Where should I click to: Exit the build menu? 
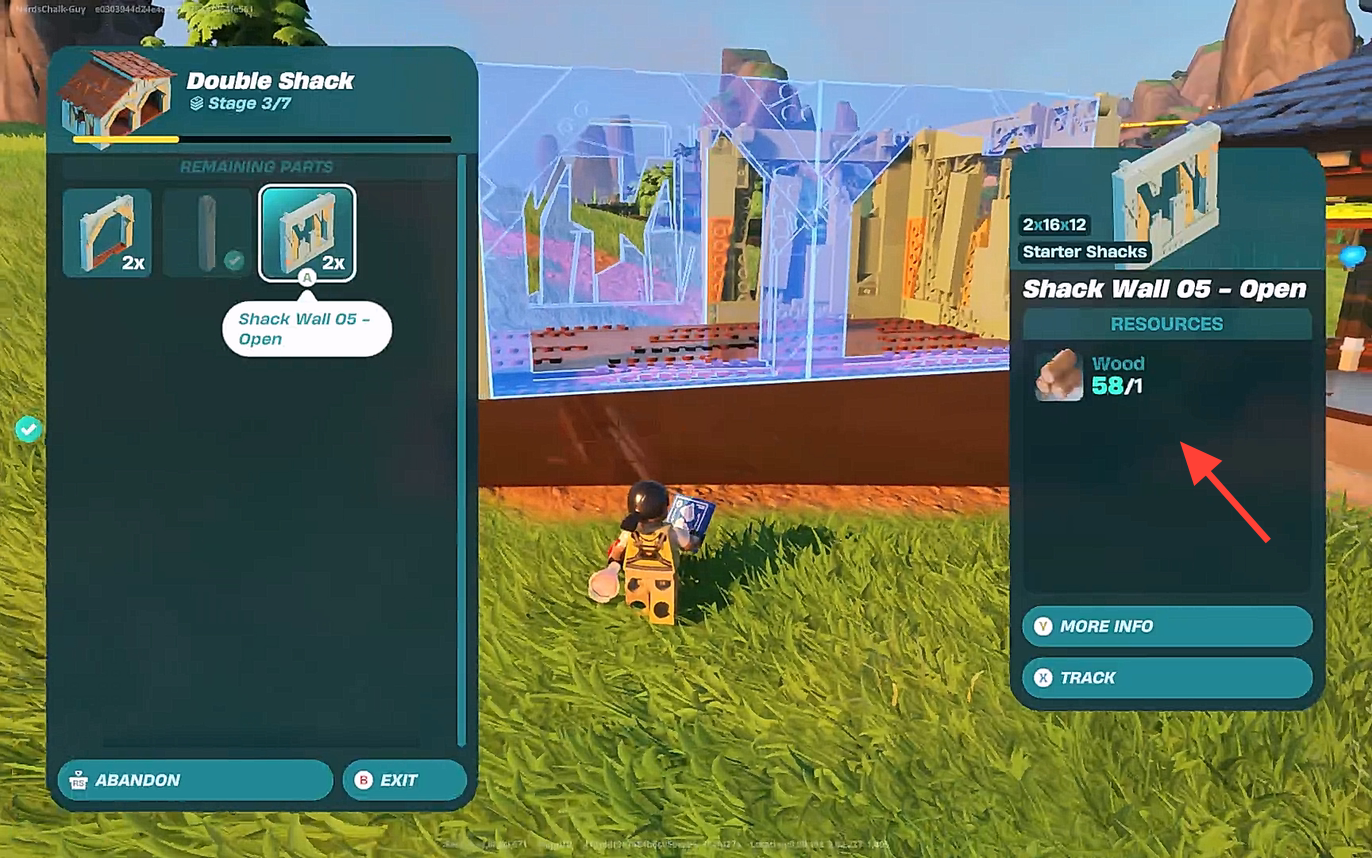404,780
